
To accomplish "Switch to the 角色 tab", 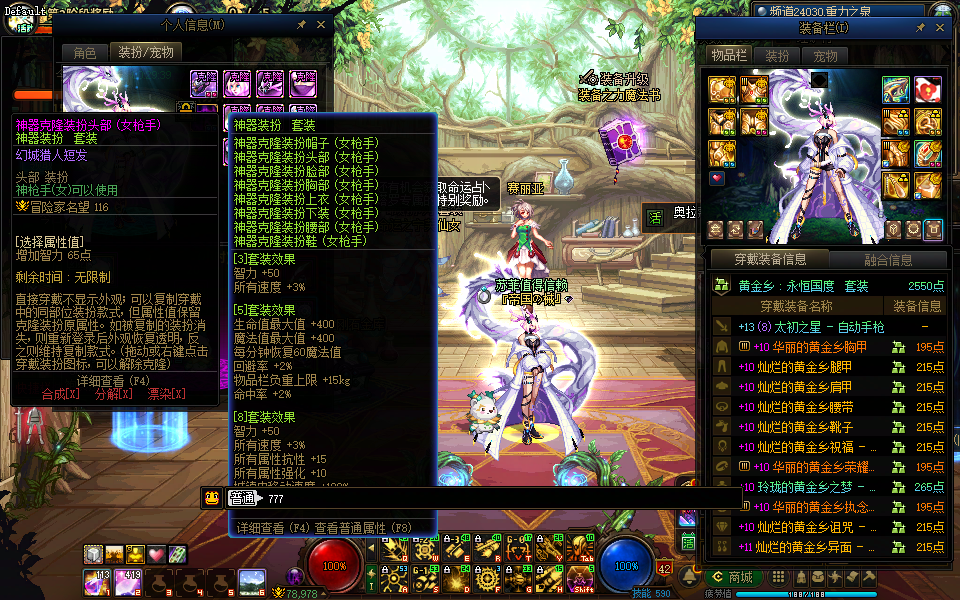I will point(85,52).
